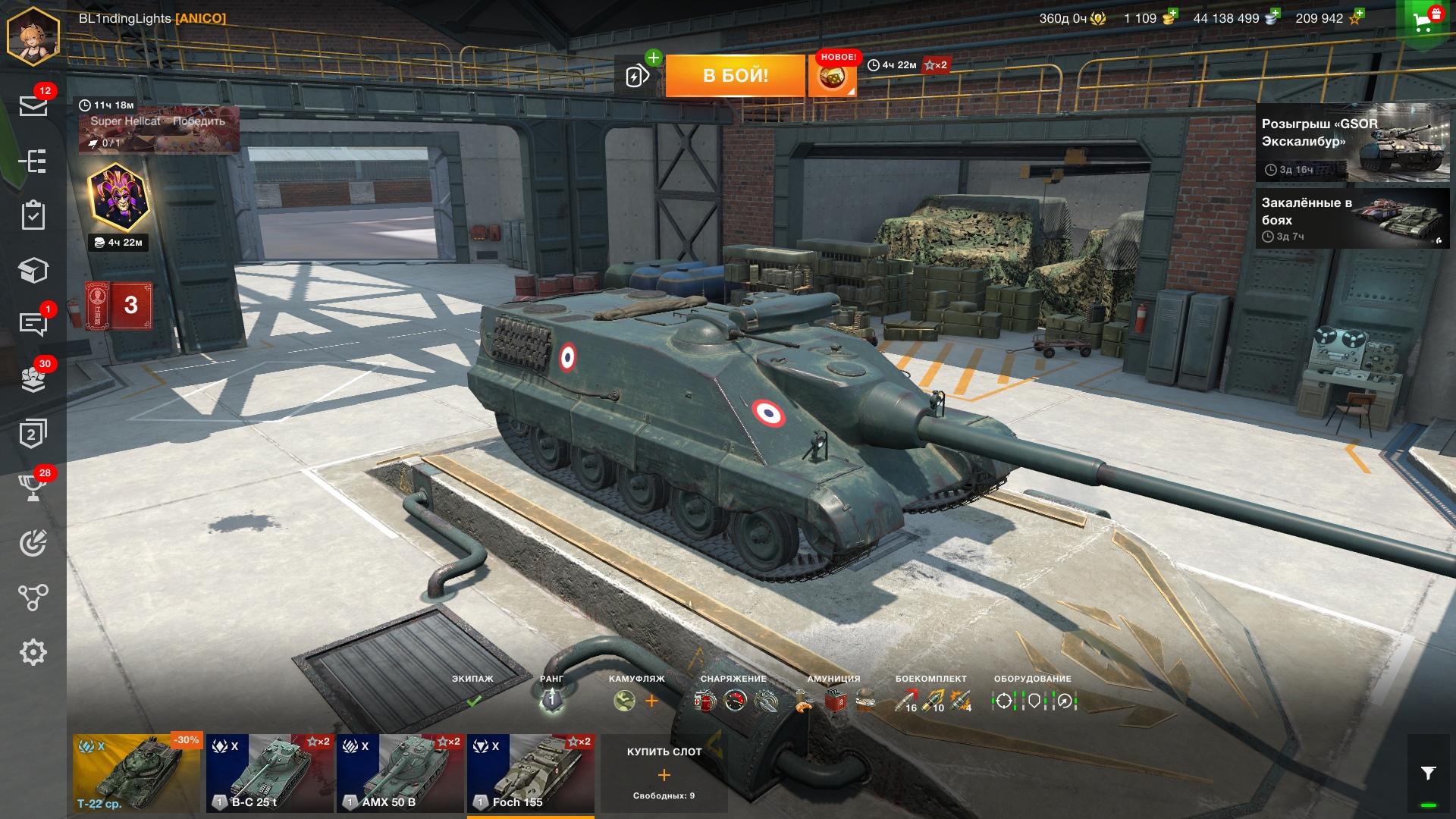The height and width of the screenshot is (819, 1456).
Task: Select the AMX 50 B tank
Action: pos(400,773)
